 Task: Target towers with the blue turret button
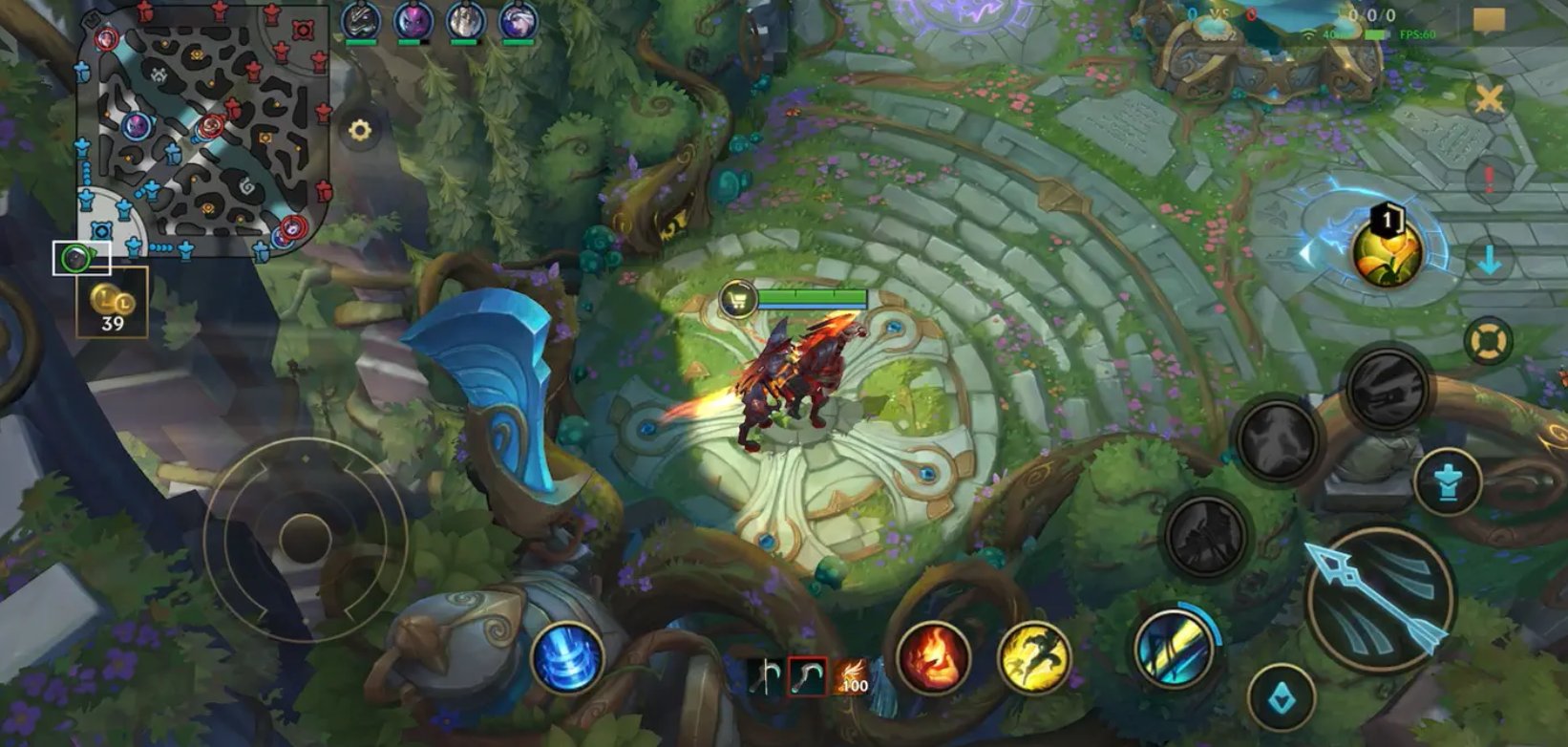click(x=1449, y=482)
